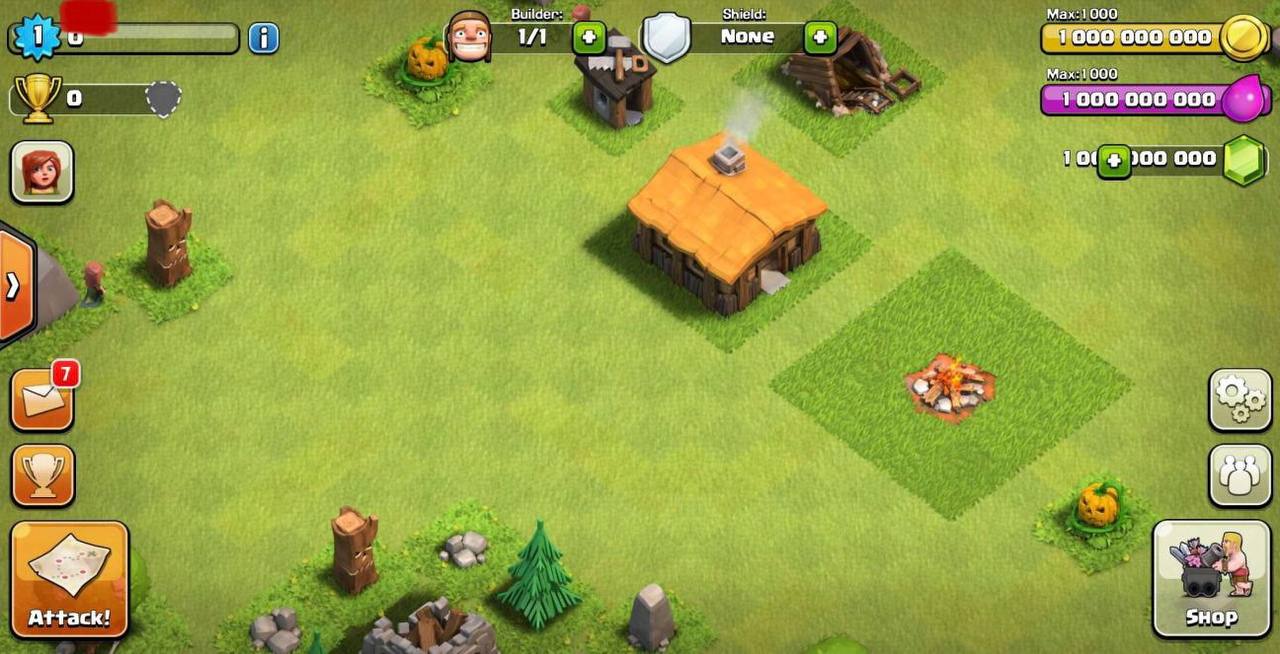The width and height of the screenshot is (1280, 654).
Task: Click the level 1 experience star
Action: pos(38,37)
